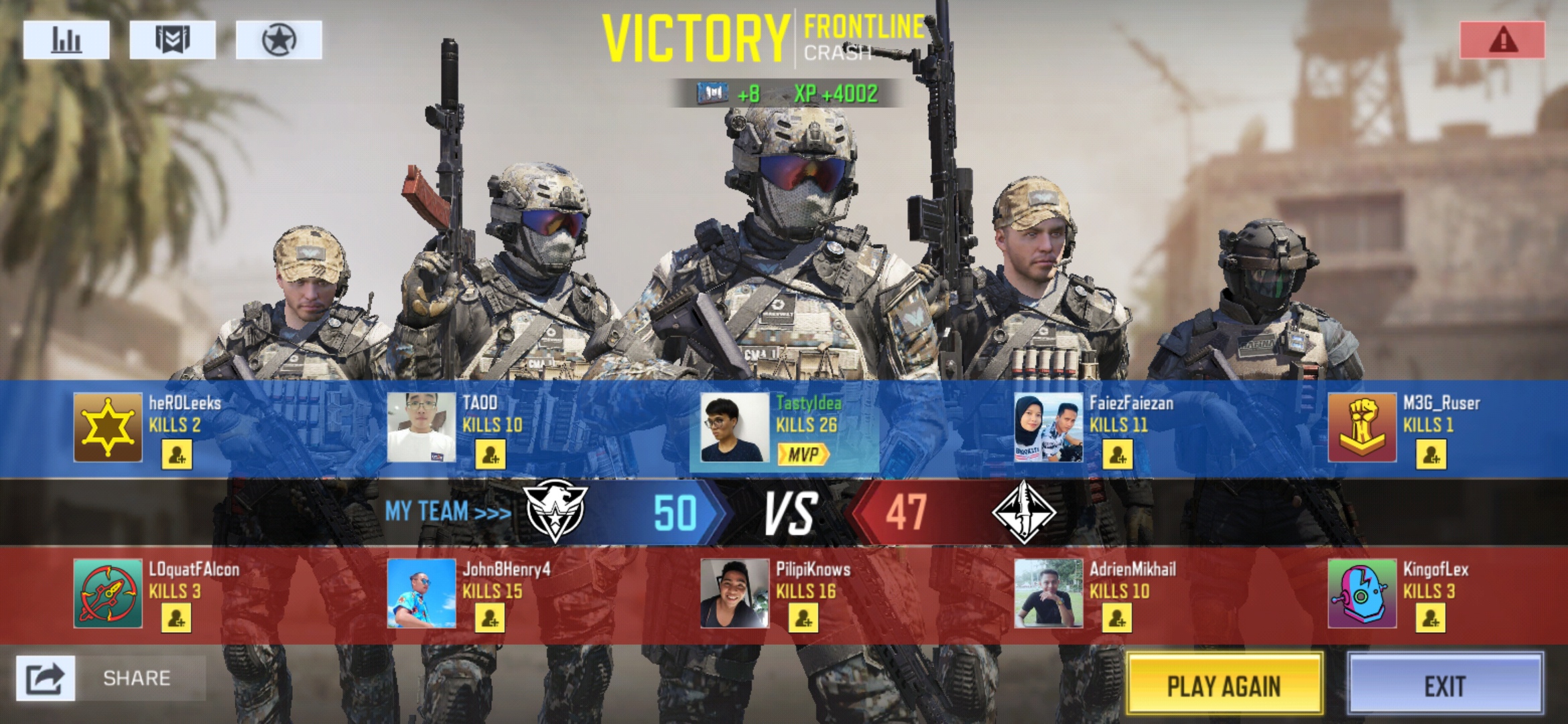Image resolution: width=1568 pixels, height=724 pixels.
Task: Select KingofLex's robot avatar
Action: pos(1362,594)
